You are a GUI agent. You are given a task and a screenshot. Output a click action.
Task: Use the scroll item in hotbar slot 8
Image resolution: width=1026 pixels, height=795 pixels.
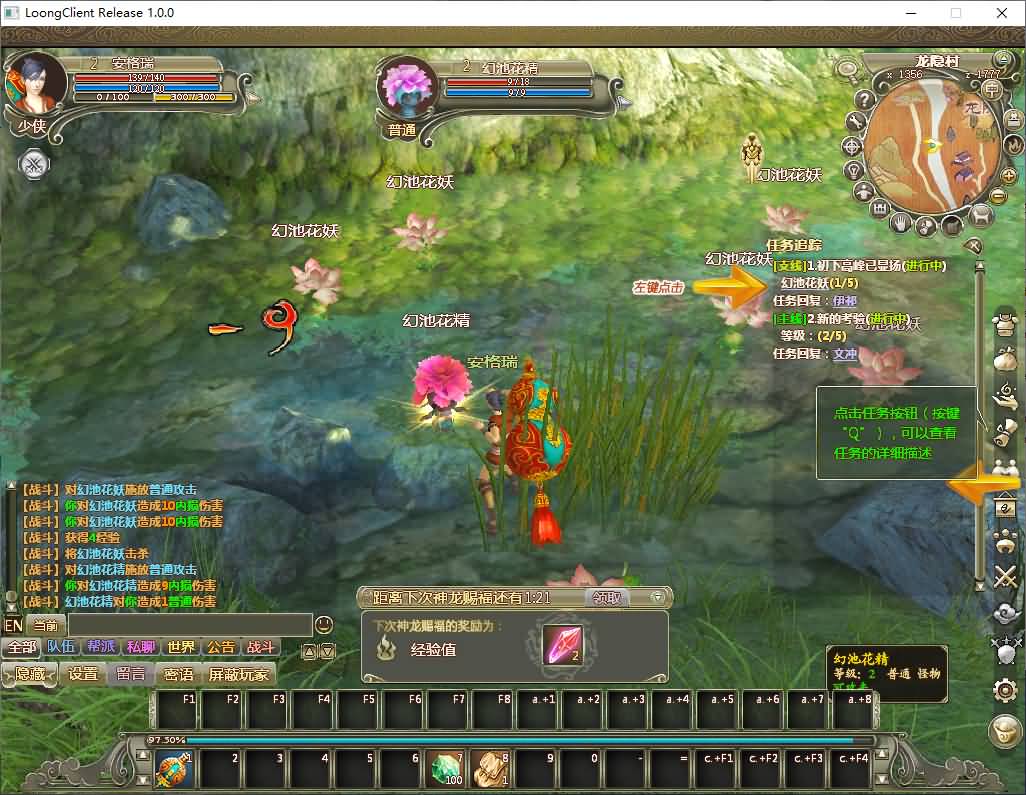coord(490,770)
